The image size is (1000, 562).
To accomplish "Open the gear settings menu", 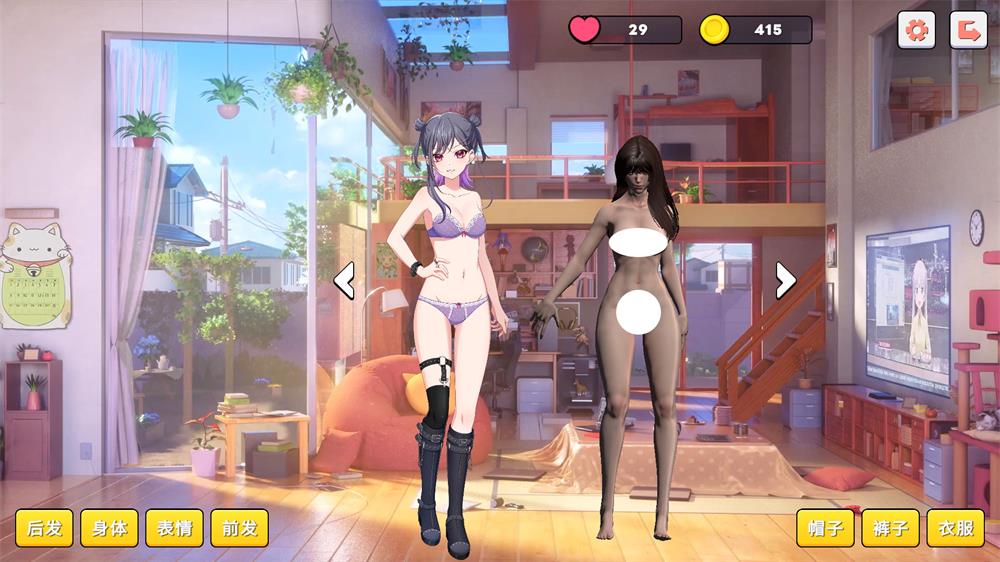I will [916, 30].
